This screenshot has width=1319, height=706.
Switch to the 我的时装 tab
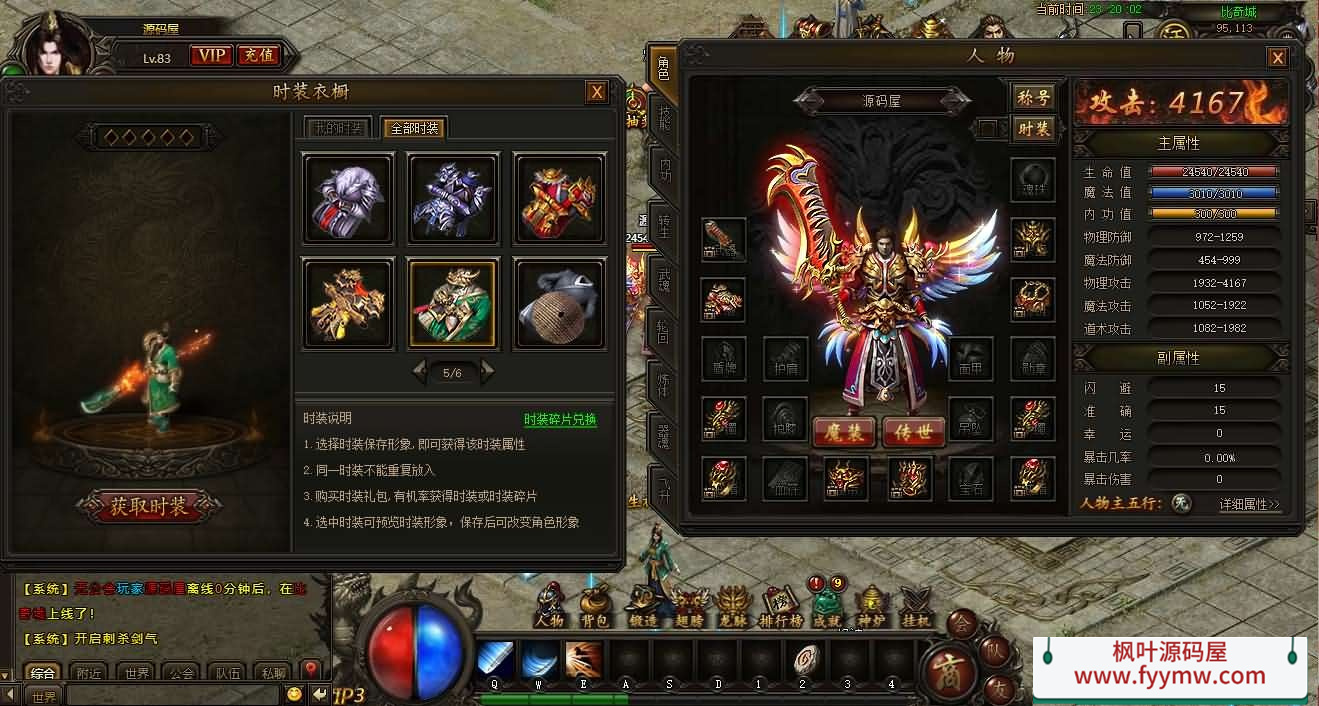click(336, 128)
